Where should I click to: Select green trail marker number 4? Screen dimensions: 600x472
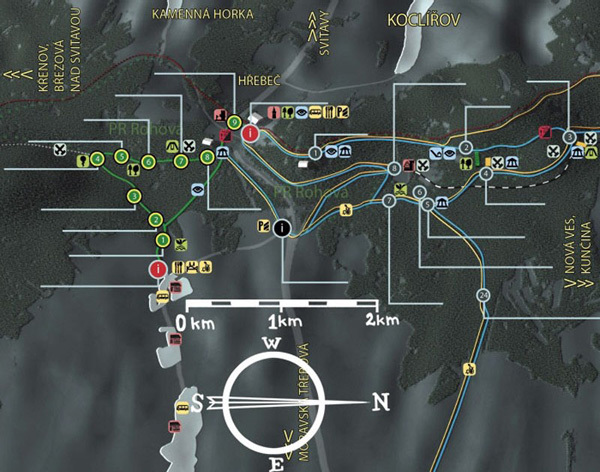[97, 158]
